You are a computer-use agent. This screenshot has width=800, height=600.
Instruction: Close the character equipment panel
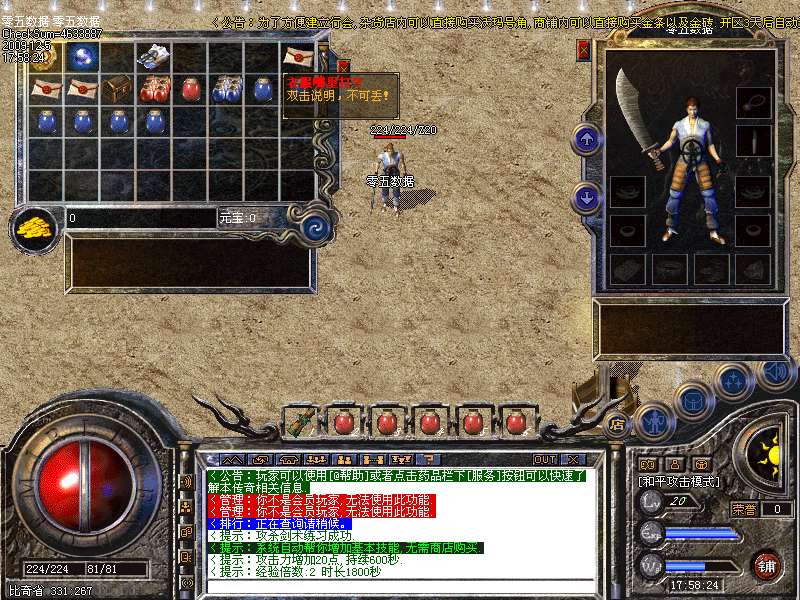(x=584, y=50)
